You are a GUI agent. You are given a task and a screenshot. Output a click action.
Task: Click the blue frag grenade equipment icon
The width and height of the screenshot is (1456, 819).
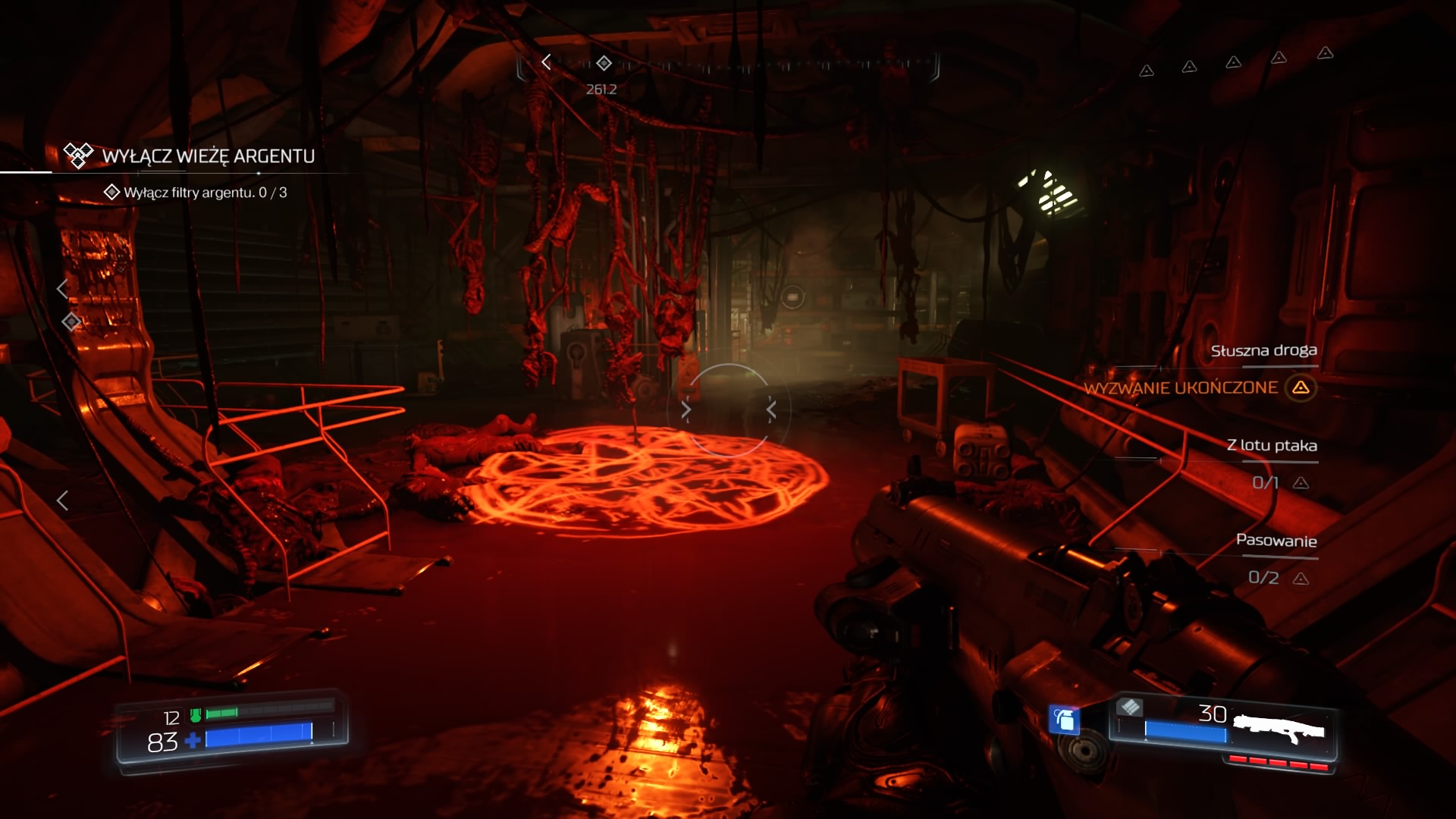(1064, 719)
